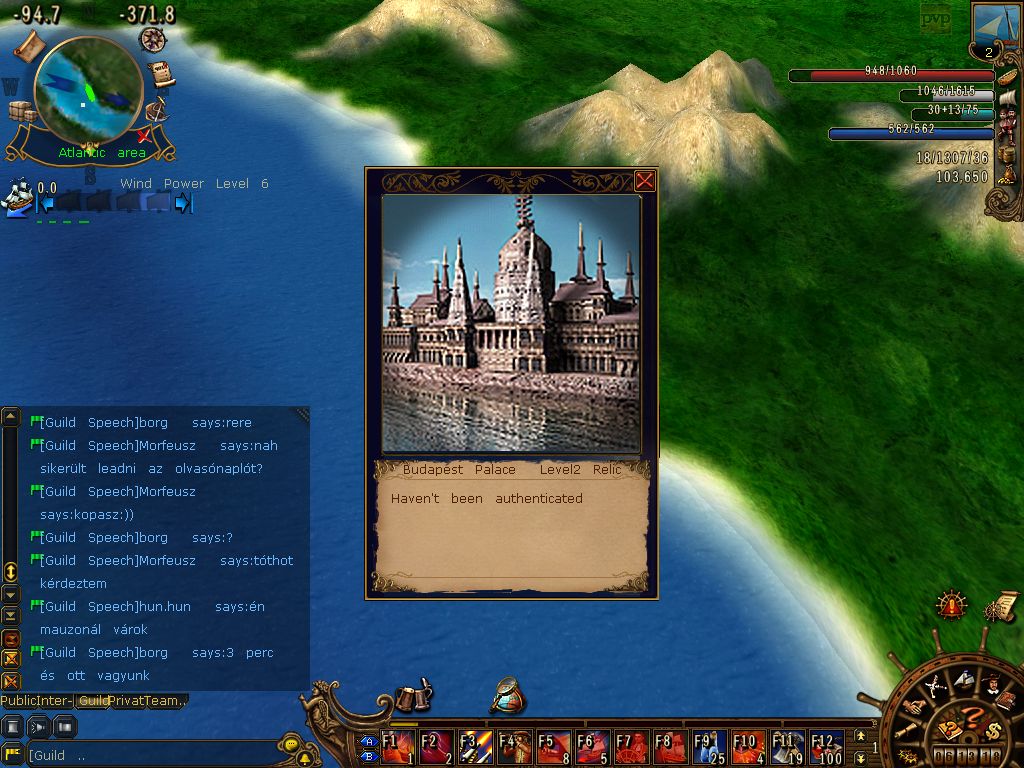Screen dimensions: 1024x768
Task: Decrease ship speed with left arrow
Action: pos(44,204)
